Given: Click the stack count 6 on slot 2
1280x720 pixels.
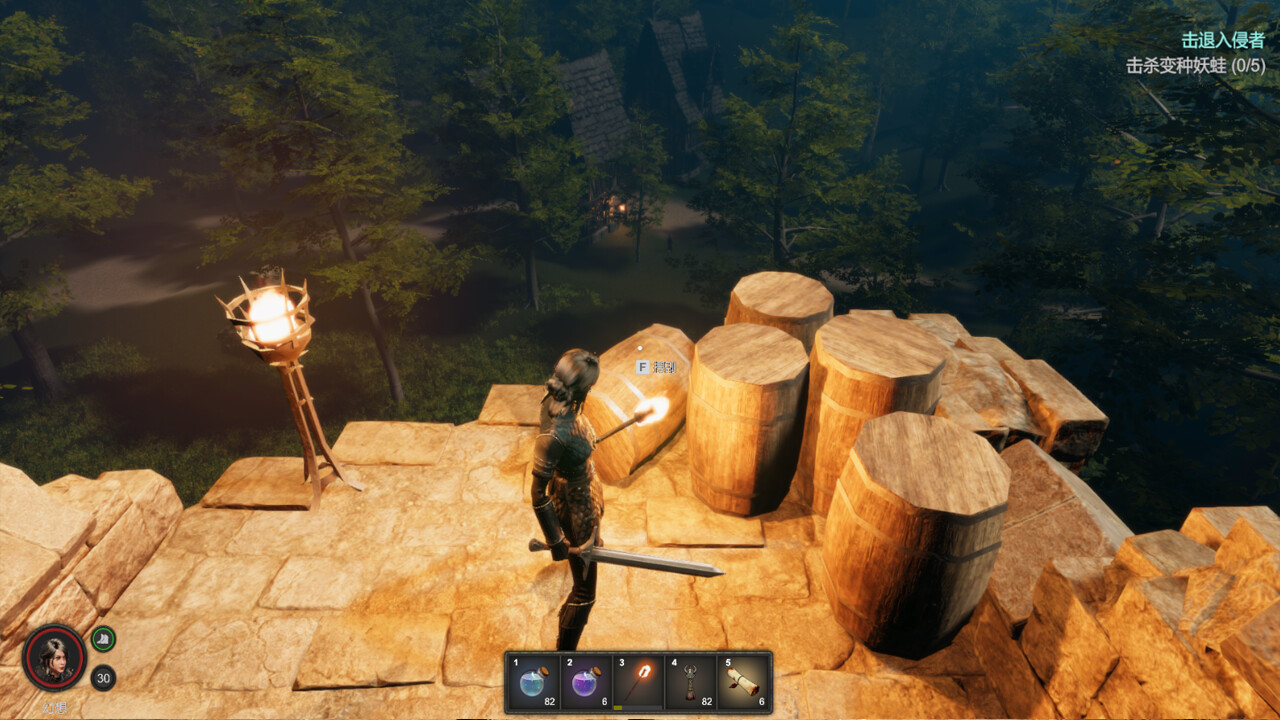Looking at the screenshot, I should [604, 701].
